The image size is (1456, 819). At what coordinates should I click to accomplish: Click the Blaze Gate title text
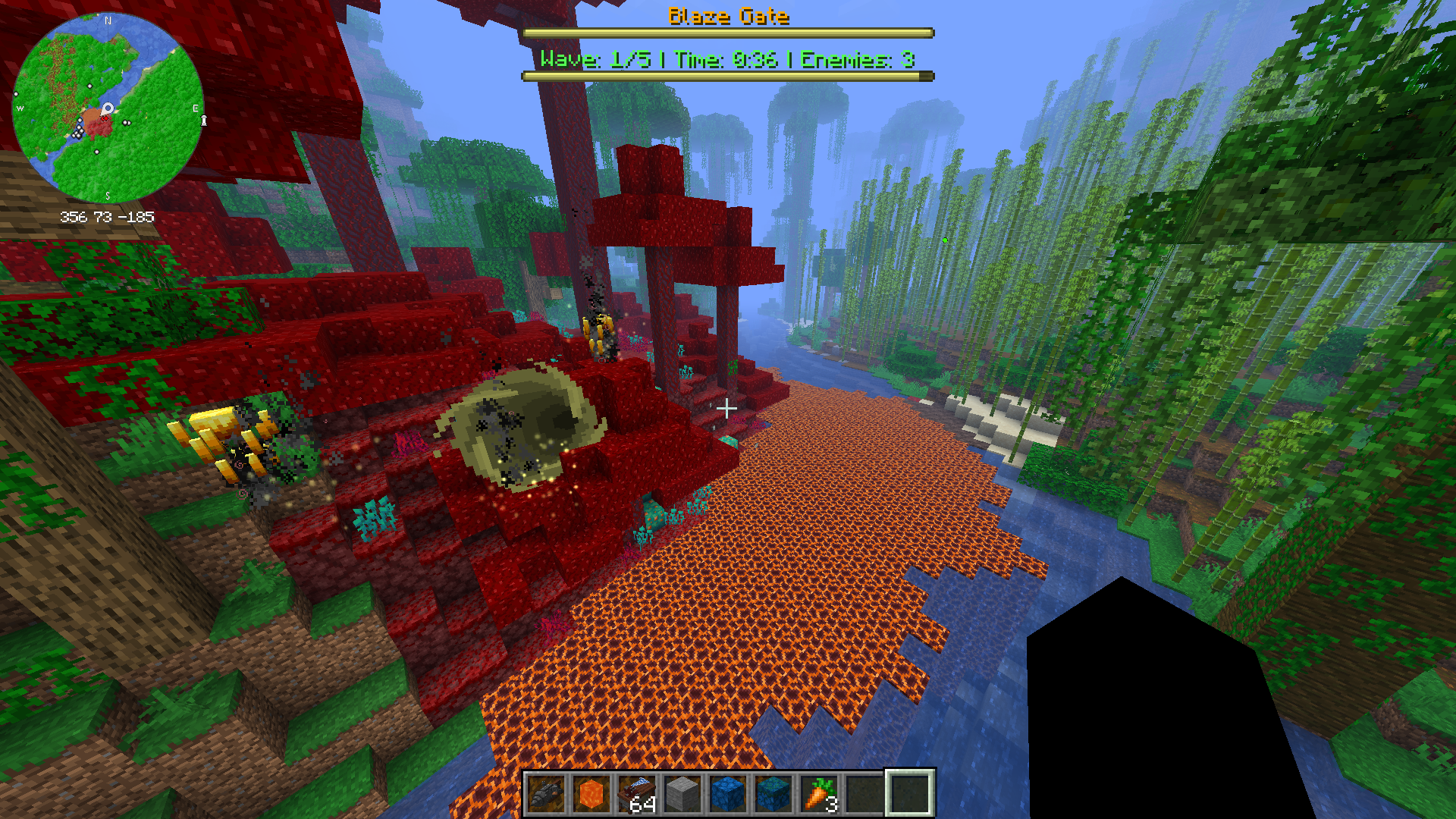[x=726, y=17]
